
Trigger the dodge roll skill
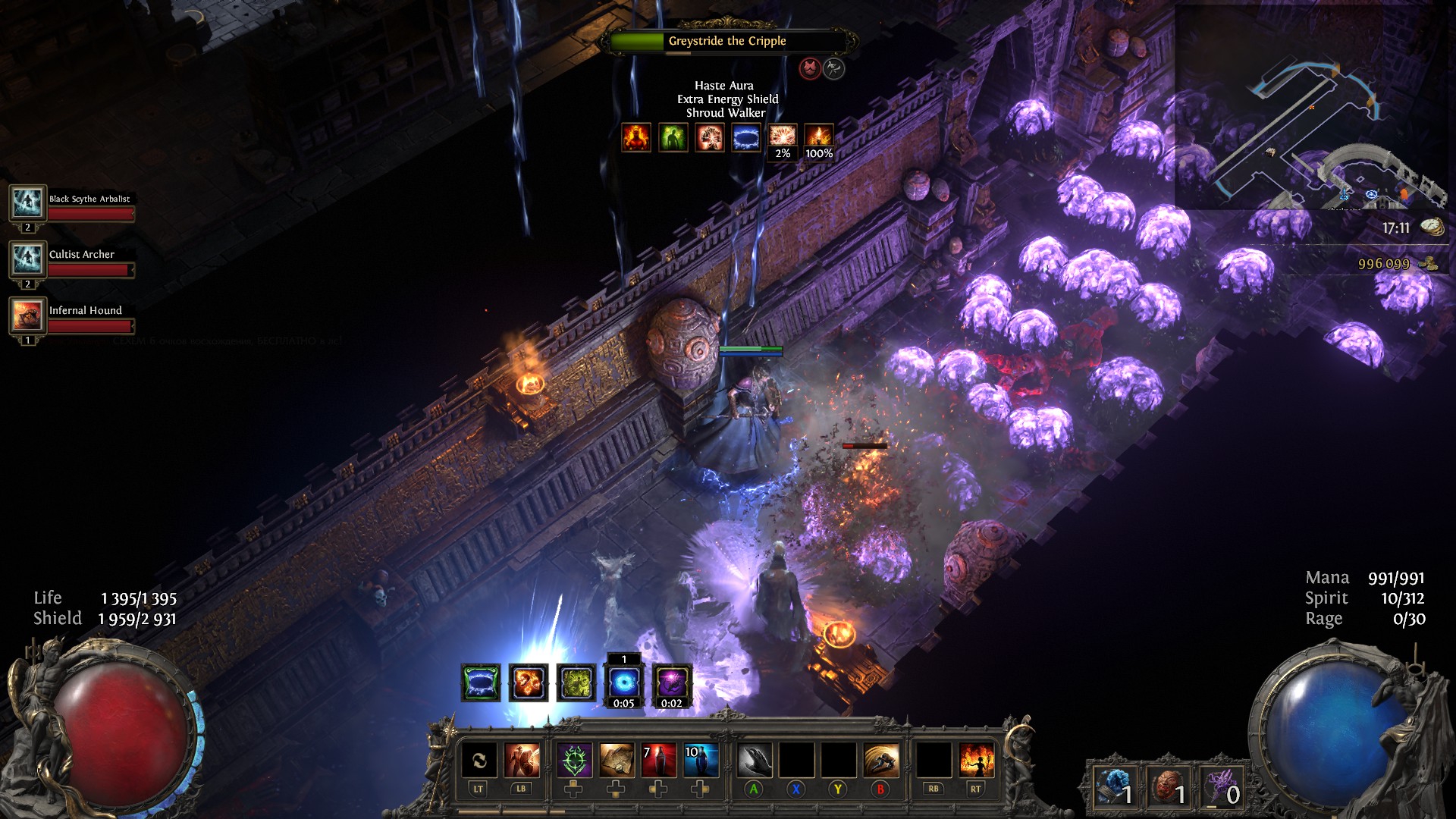click(880, 761)
